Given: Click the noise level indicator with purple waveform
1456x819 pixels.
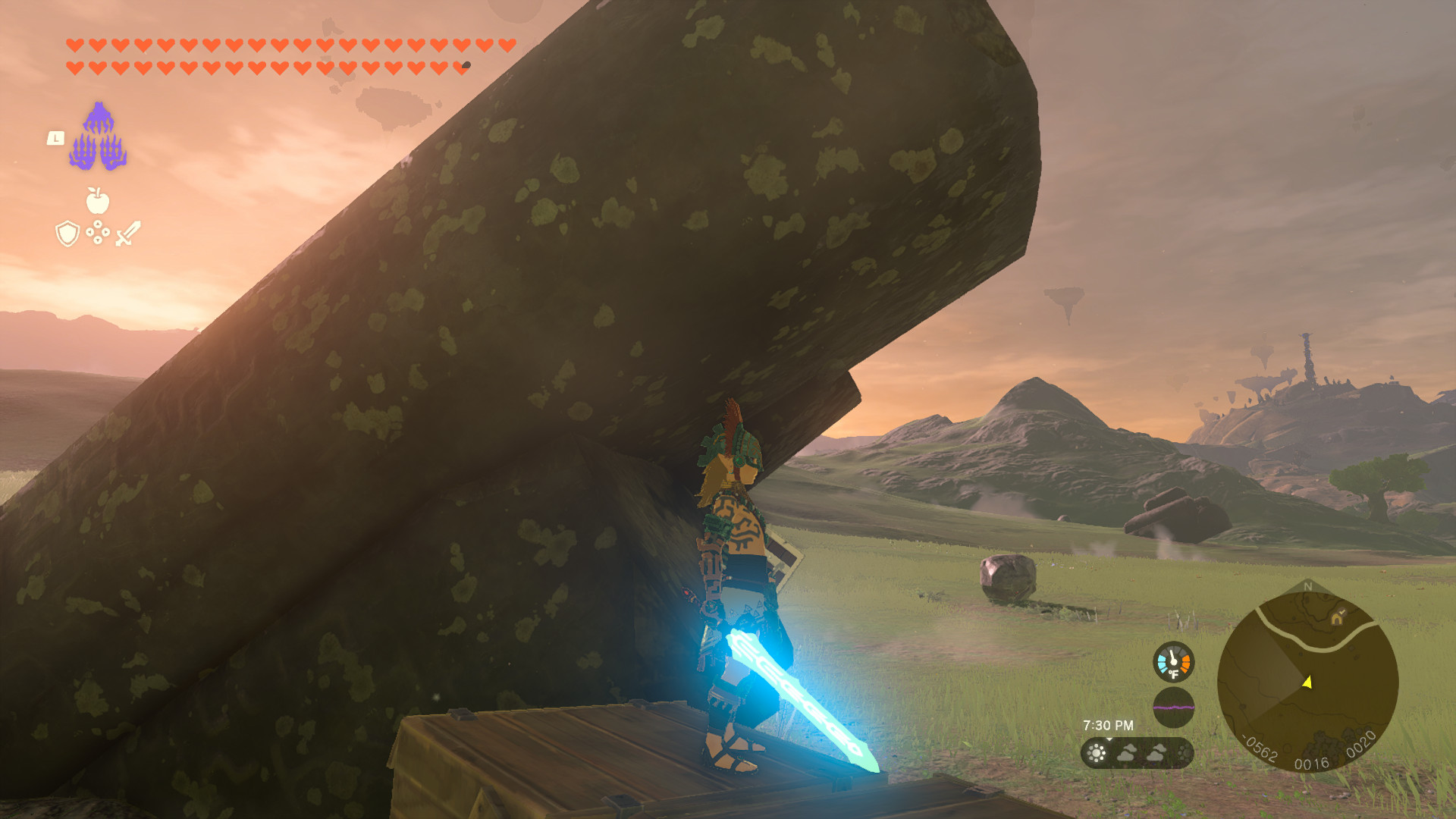Looking at the screenshot, I should 1173,706.
